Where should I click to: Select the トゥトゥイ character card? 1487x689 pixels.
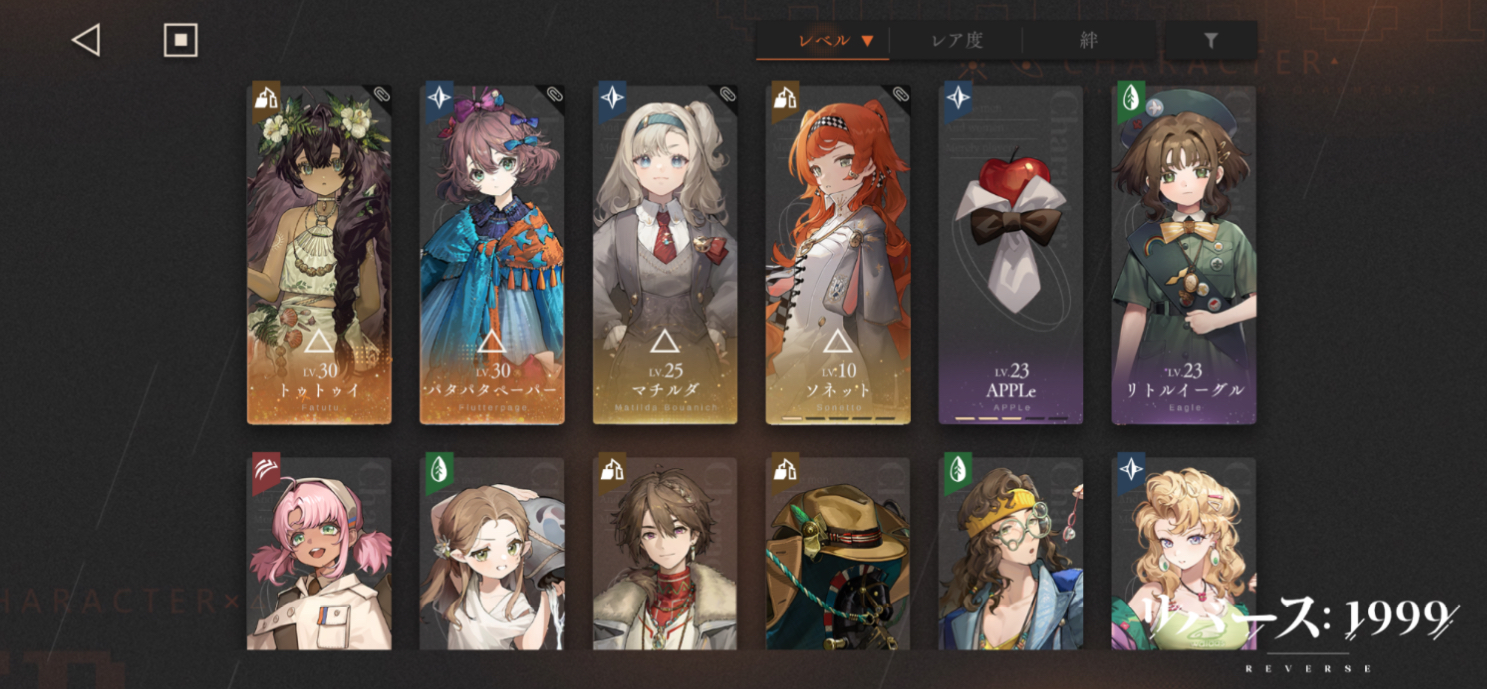(x=319, y=255)
